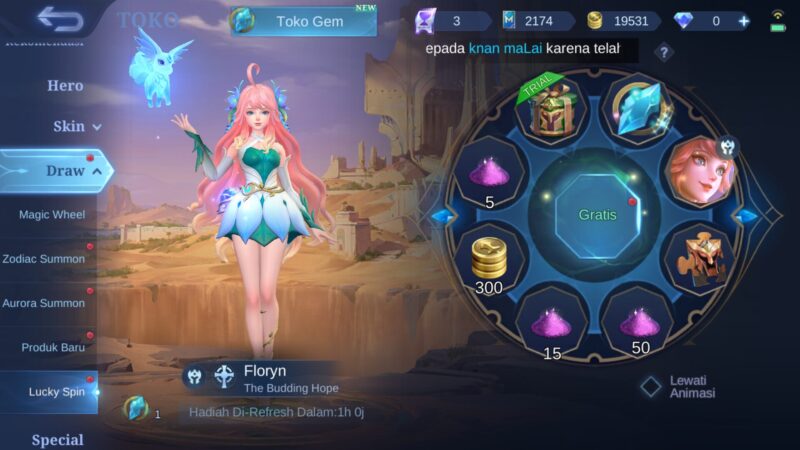800x450 pixels.
Task: Show the Produk Baru section
Action: [54, 347]
